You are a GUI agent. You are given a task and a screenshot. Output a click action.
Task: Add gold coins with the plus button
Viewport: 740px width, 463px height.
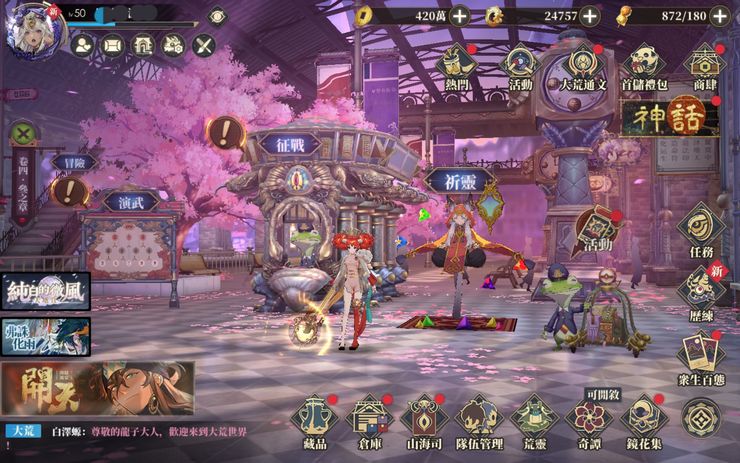[459, 15]
